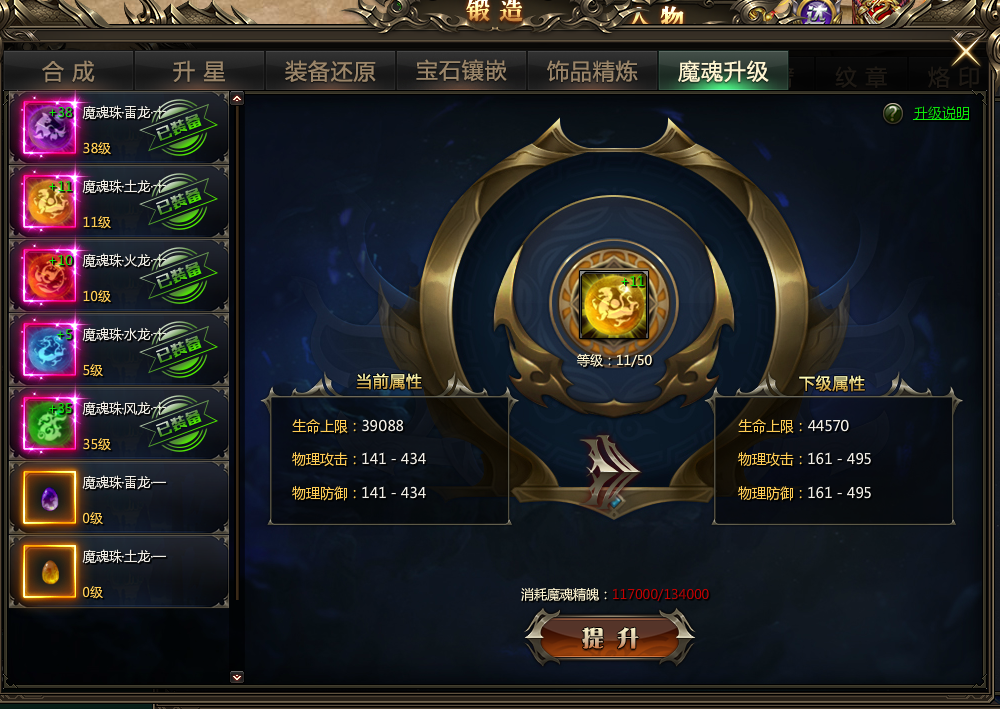Open the 升级说明 help link
This screenshot has height=709, width=1000.
tap(941, 113)
